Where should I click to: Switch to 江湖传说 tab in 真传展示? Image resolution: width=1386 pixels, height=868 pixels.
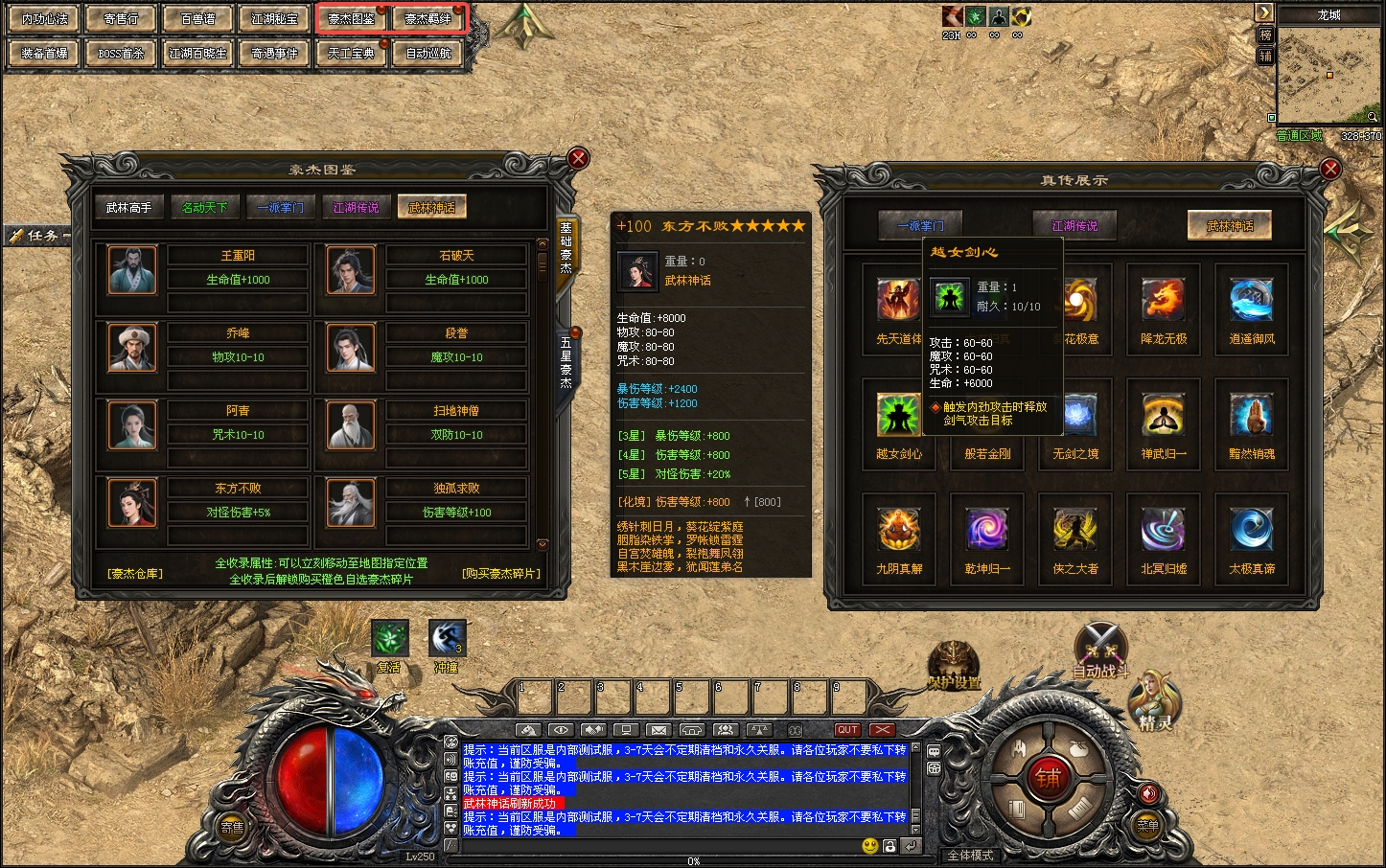(1074, 226)
